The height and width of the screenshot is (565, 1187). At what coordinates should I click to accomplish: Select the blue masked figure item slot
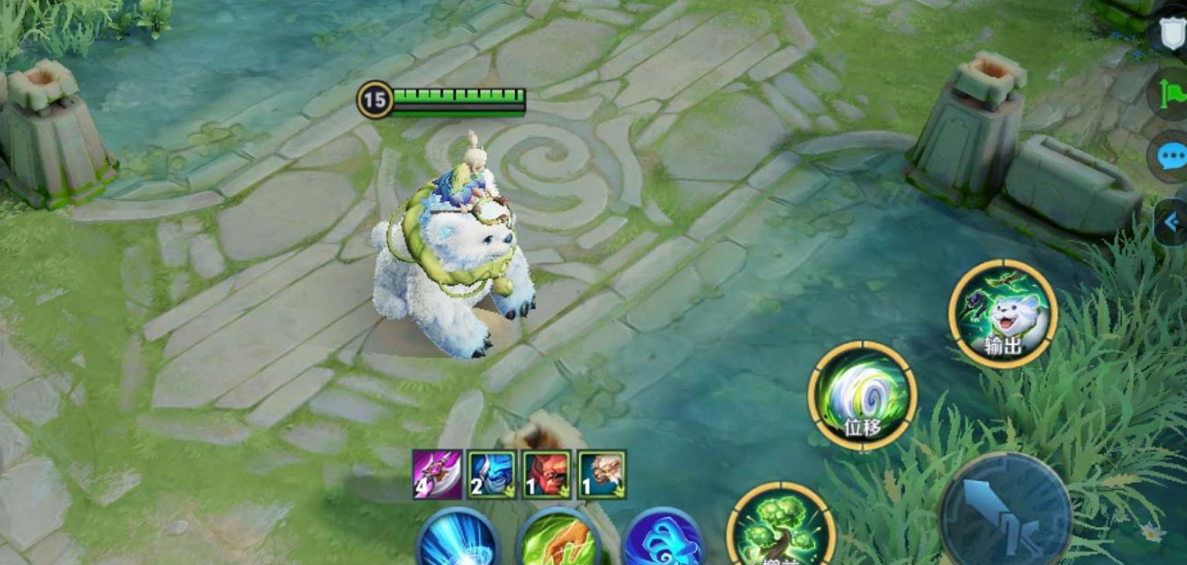[492, 475]
